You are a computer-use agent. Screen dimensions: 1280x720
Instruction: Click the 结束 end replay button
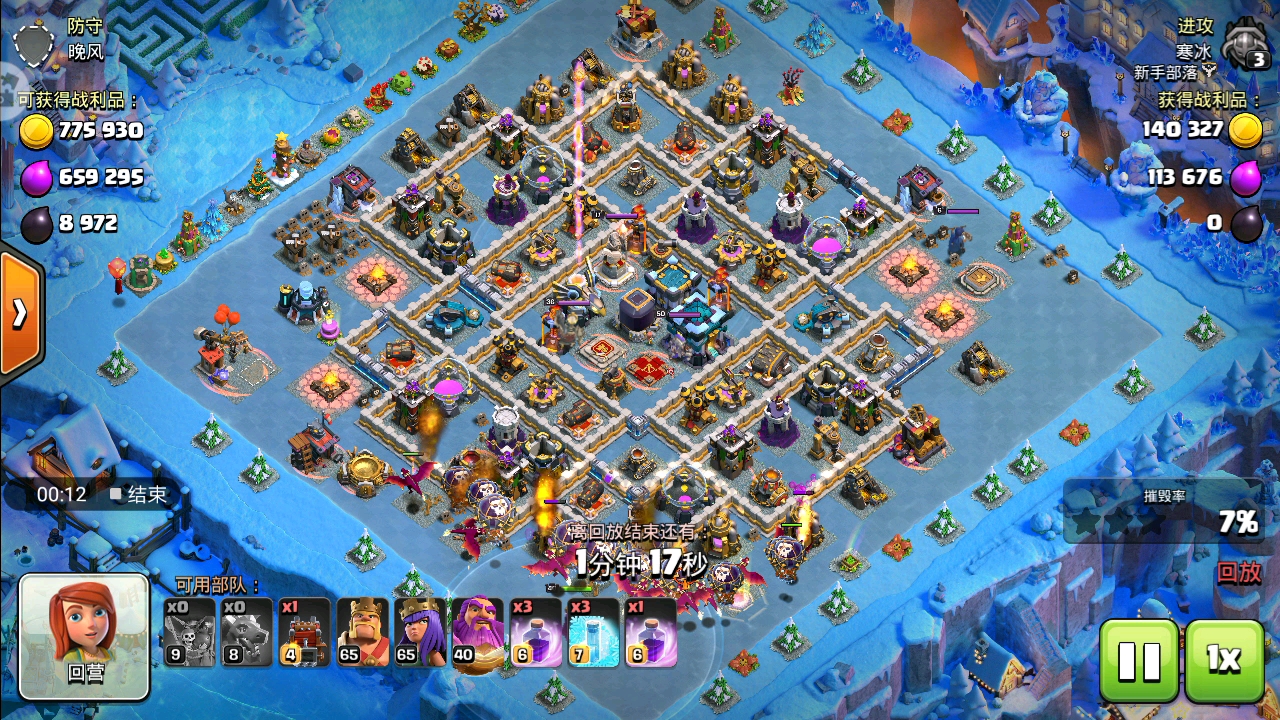tap(138, 494)
